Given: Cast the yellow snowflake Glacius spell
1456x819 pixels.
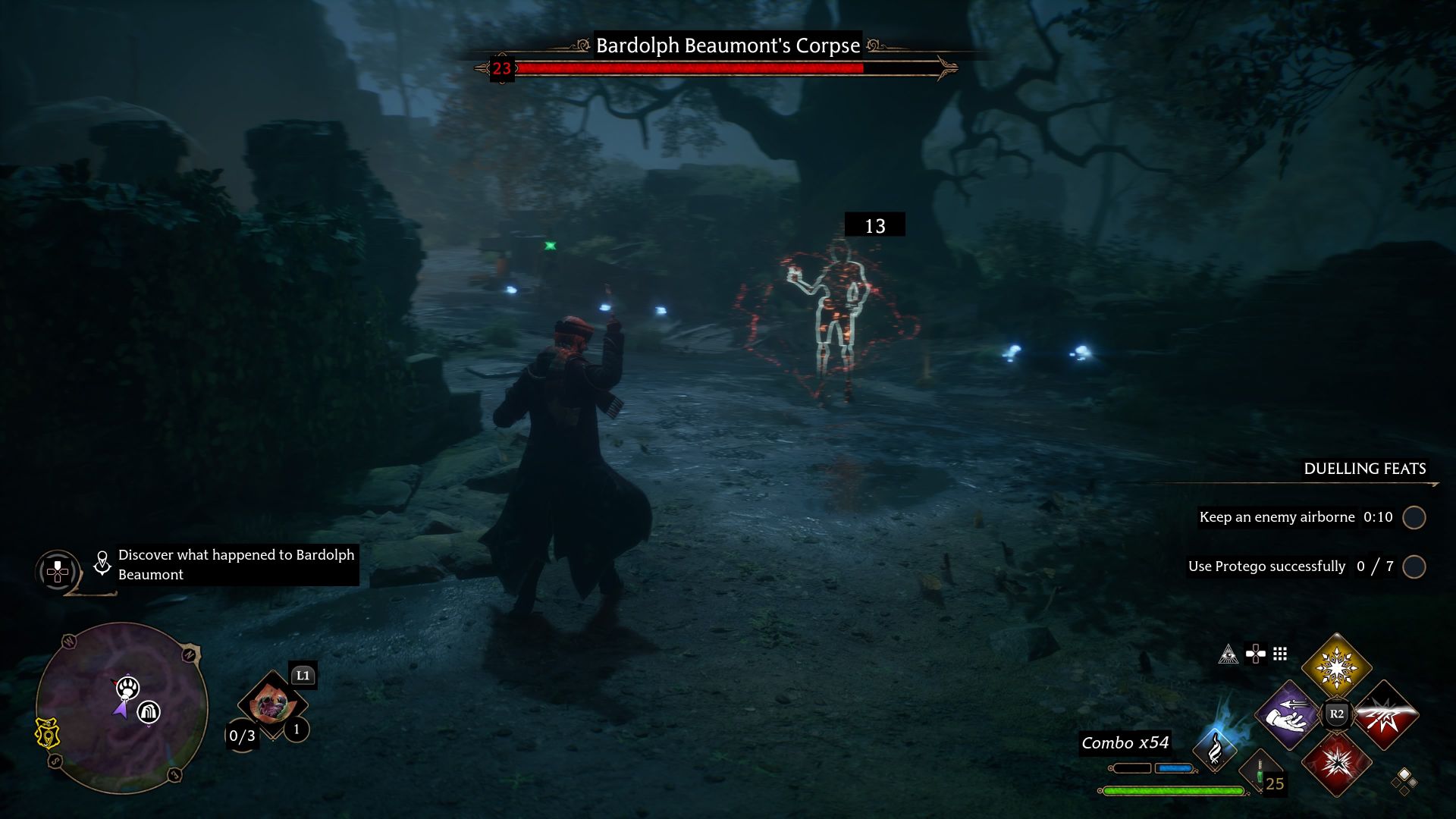Looking at the screenshot, I should click(1336, 667).
